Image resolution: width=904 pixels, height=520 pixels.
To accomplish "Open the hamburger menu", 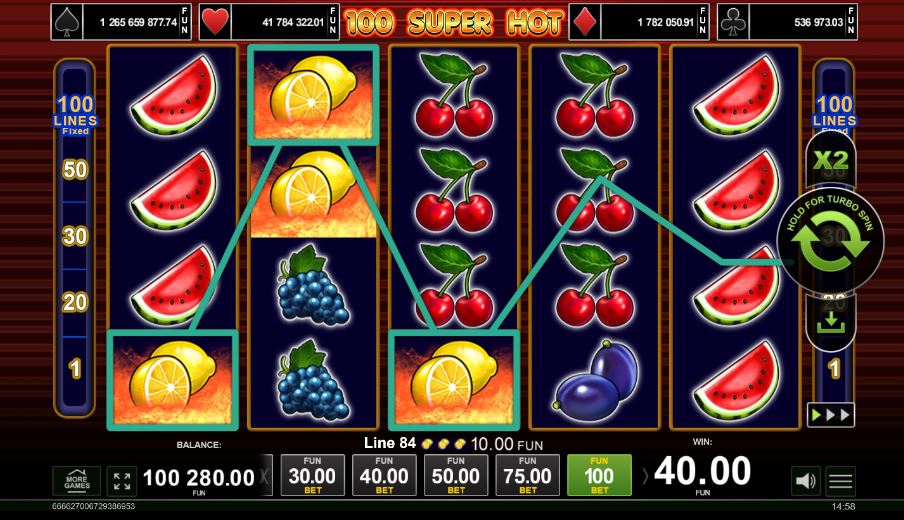I will pyautogui.click(x=841, y=481).
